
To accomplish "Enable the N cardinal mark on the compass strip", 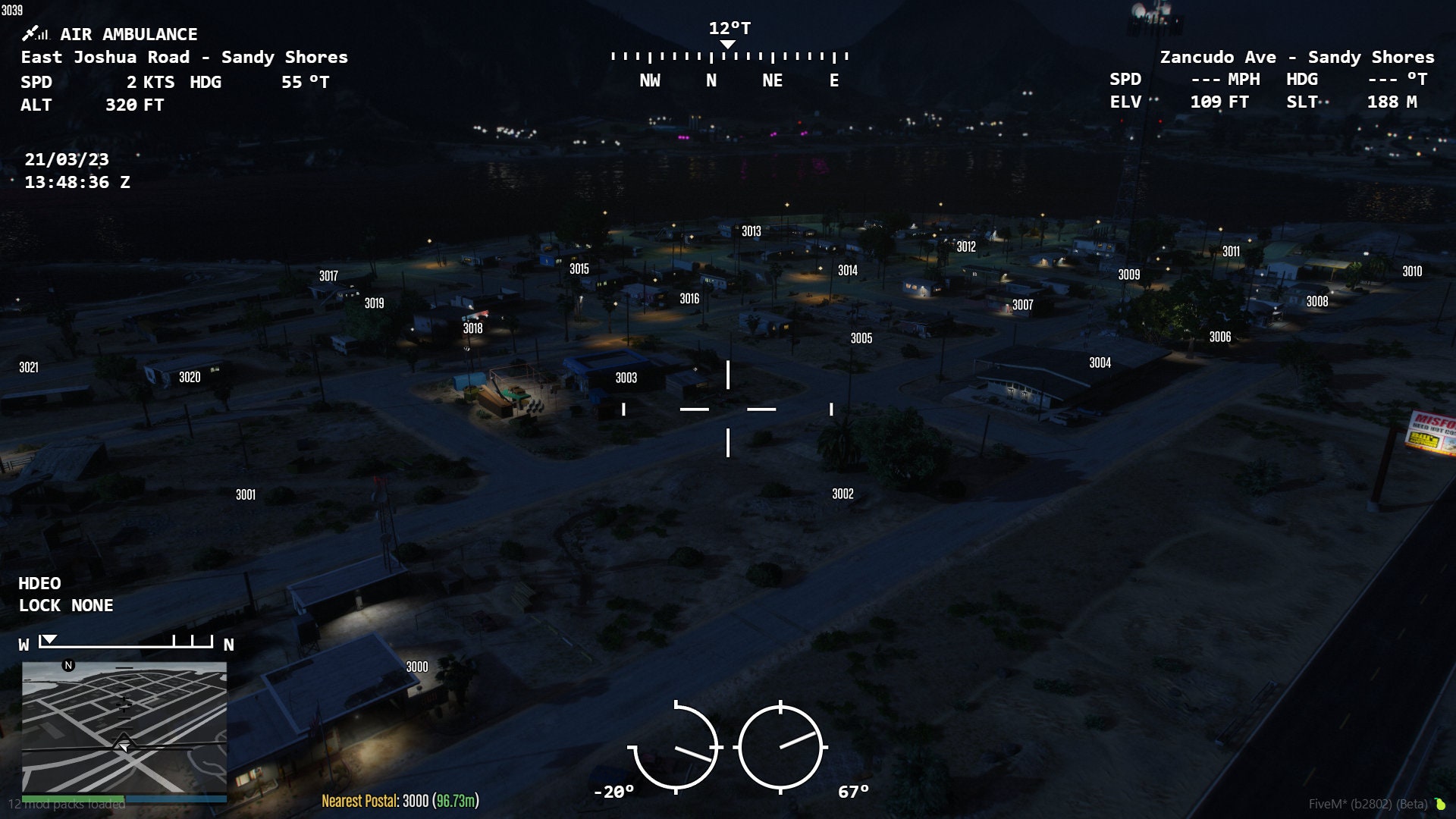I will coord(711,80).
